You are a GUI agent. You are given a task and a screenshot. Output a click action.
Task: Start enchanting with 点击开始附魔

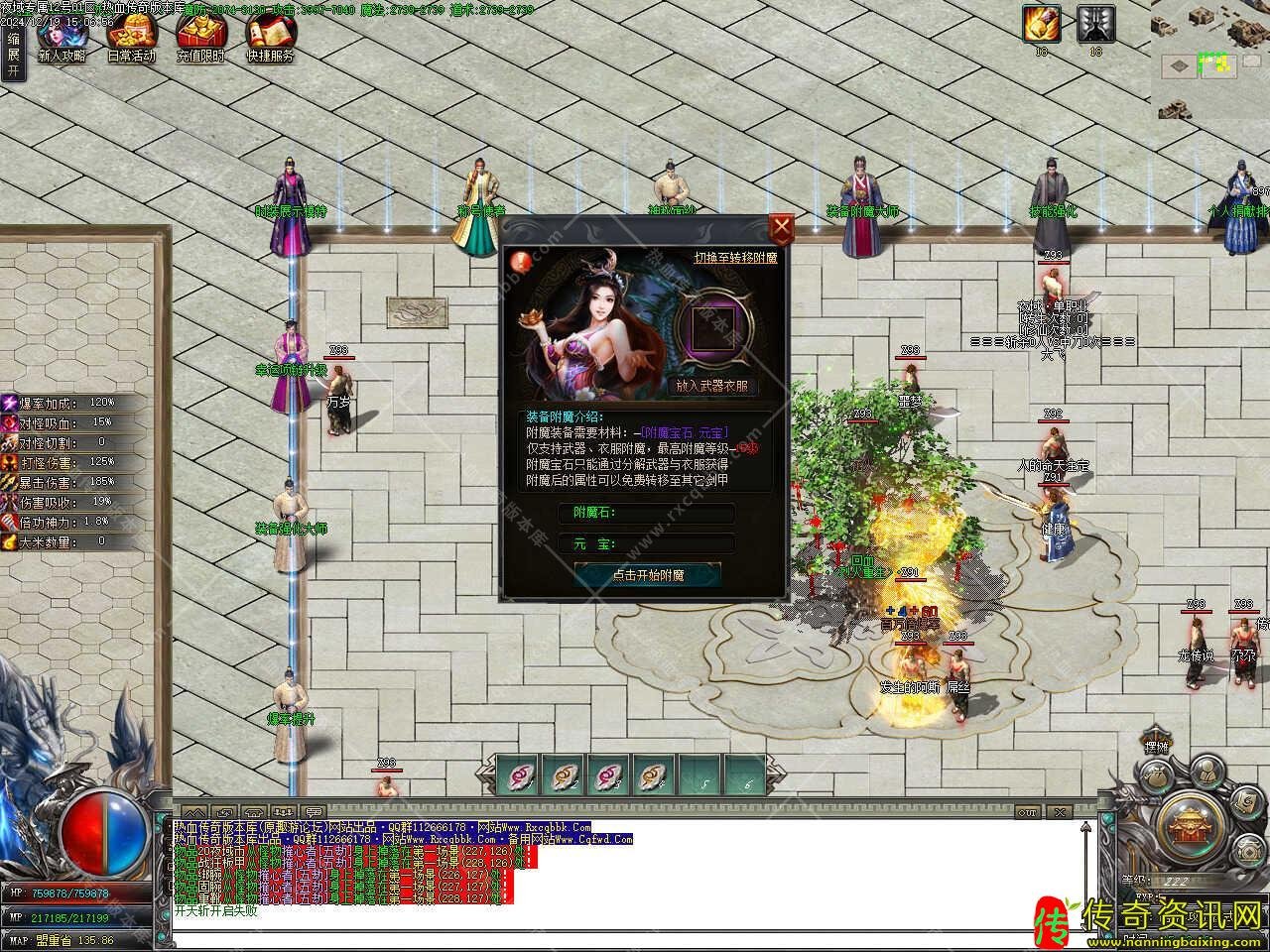[648, 575]
